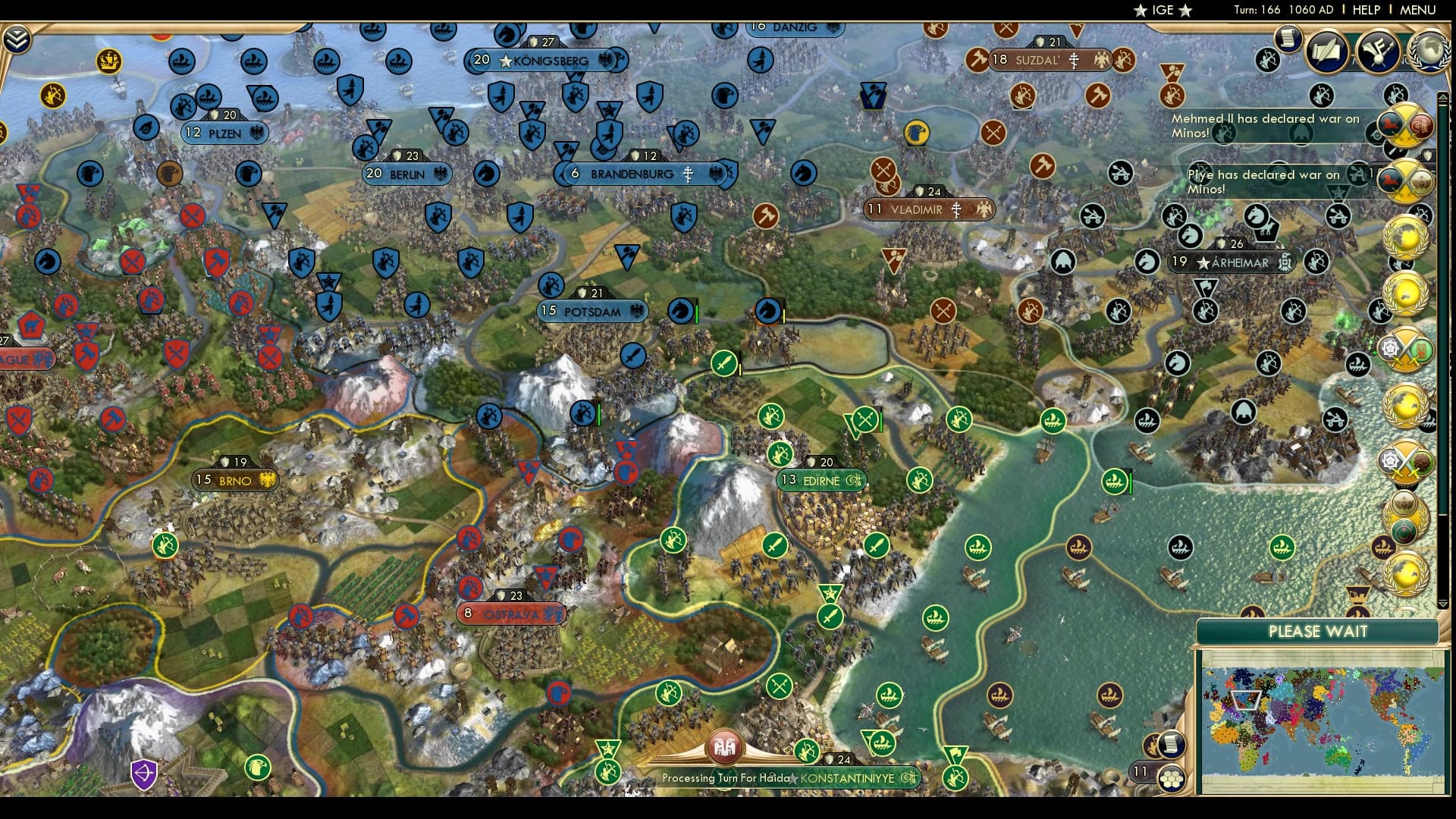Select the Mehmed II declared war notification text
Image resolution: width=1456 pixels, height=819 pixels.
[x=1266, y=125]
